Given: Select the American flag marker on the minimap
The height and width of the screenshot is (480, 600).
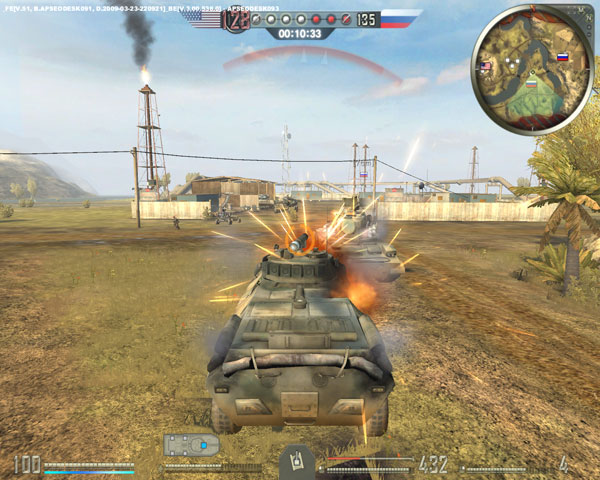Looking at the screenshot, I should [x=486, y=68].
